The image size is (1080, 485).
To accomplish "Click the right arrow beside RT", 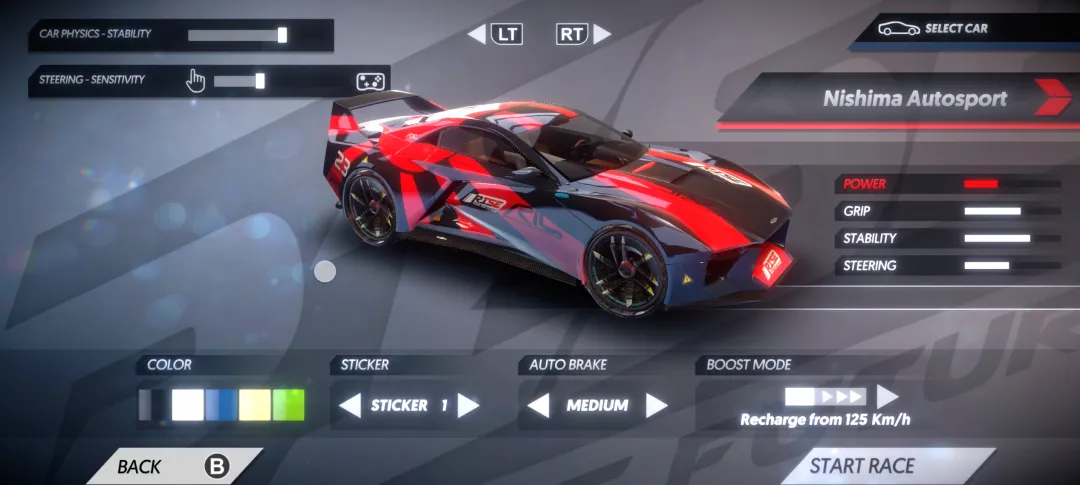I will tap(602, 35).
